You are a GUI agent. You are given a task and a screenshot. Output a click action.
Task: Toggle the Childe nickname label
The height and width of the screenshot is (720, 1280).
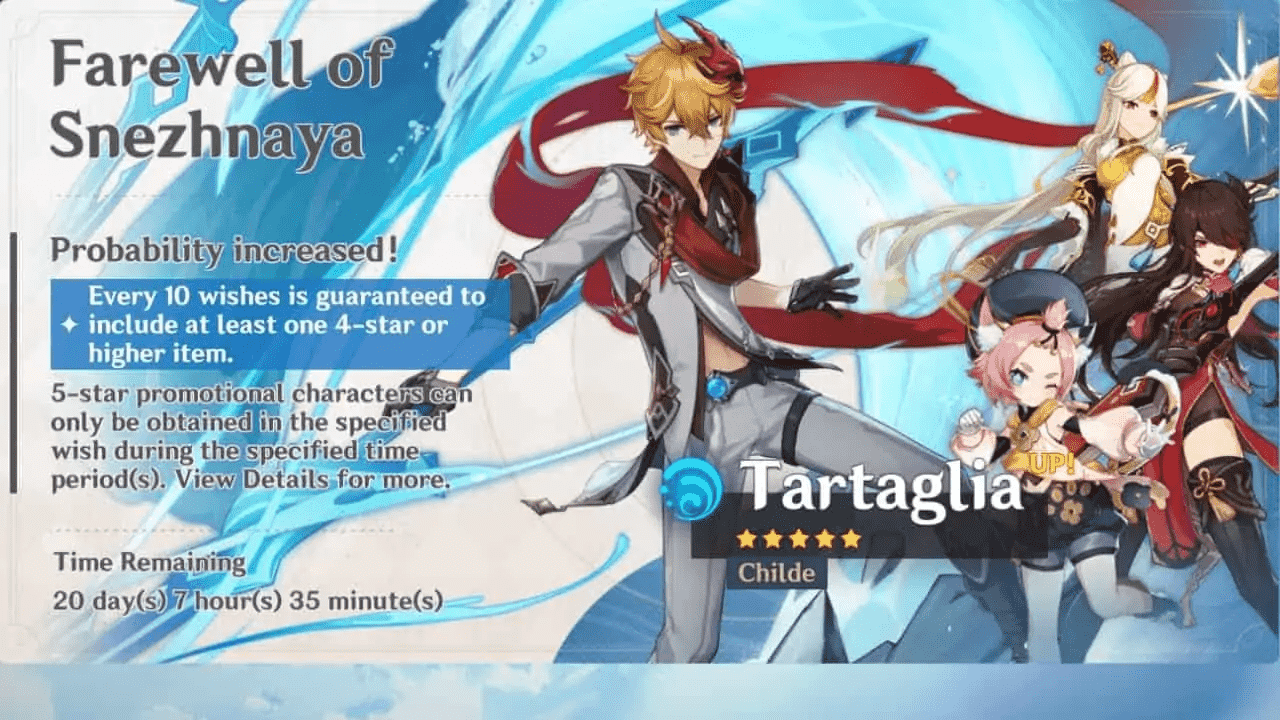[x=779, y=572]
